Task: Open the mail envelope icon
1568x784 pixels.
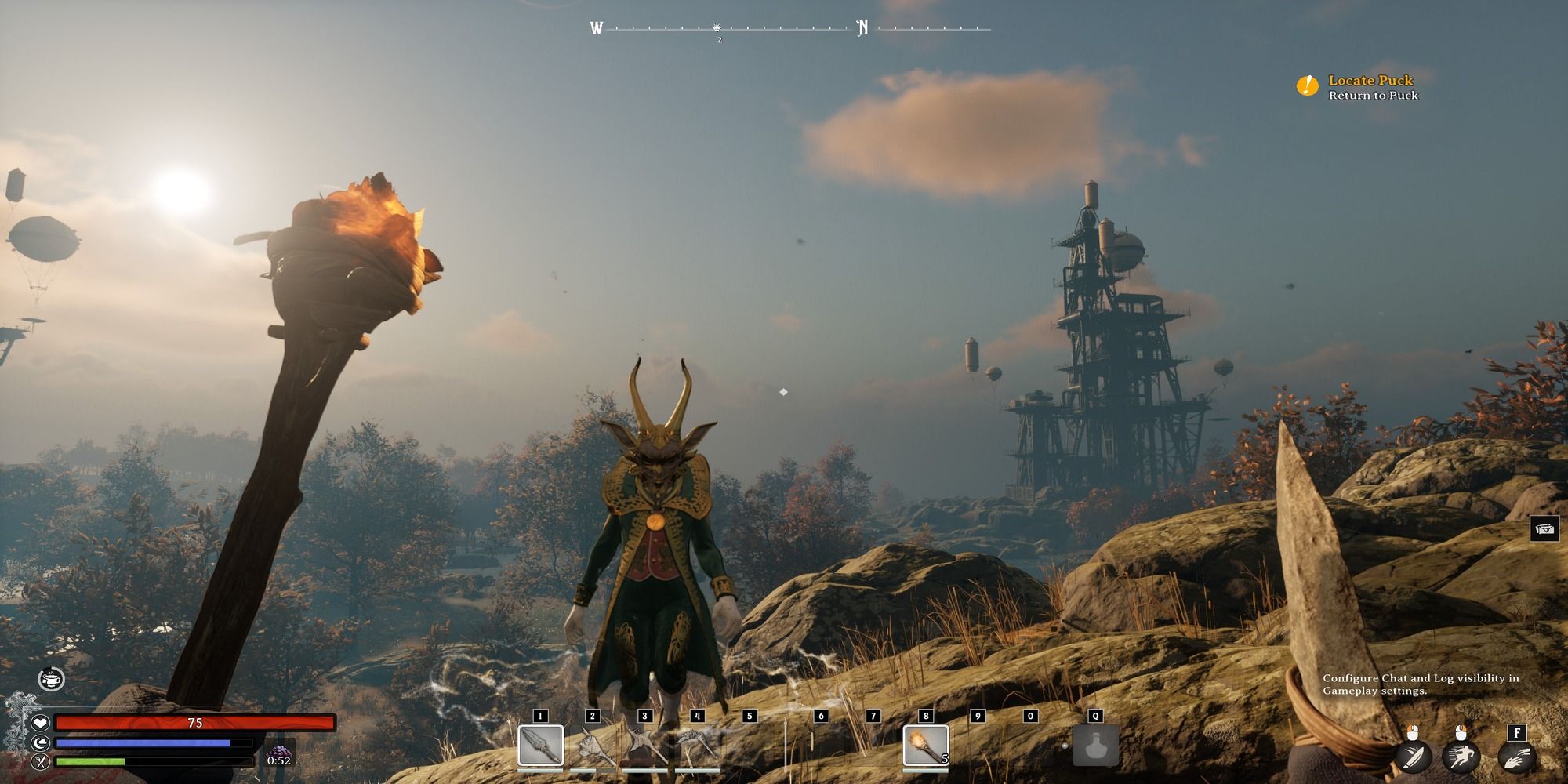Action: pyautogui.click(x=1544, y=529)
